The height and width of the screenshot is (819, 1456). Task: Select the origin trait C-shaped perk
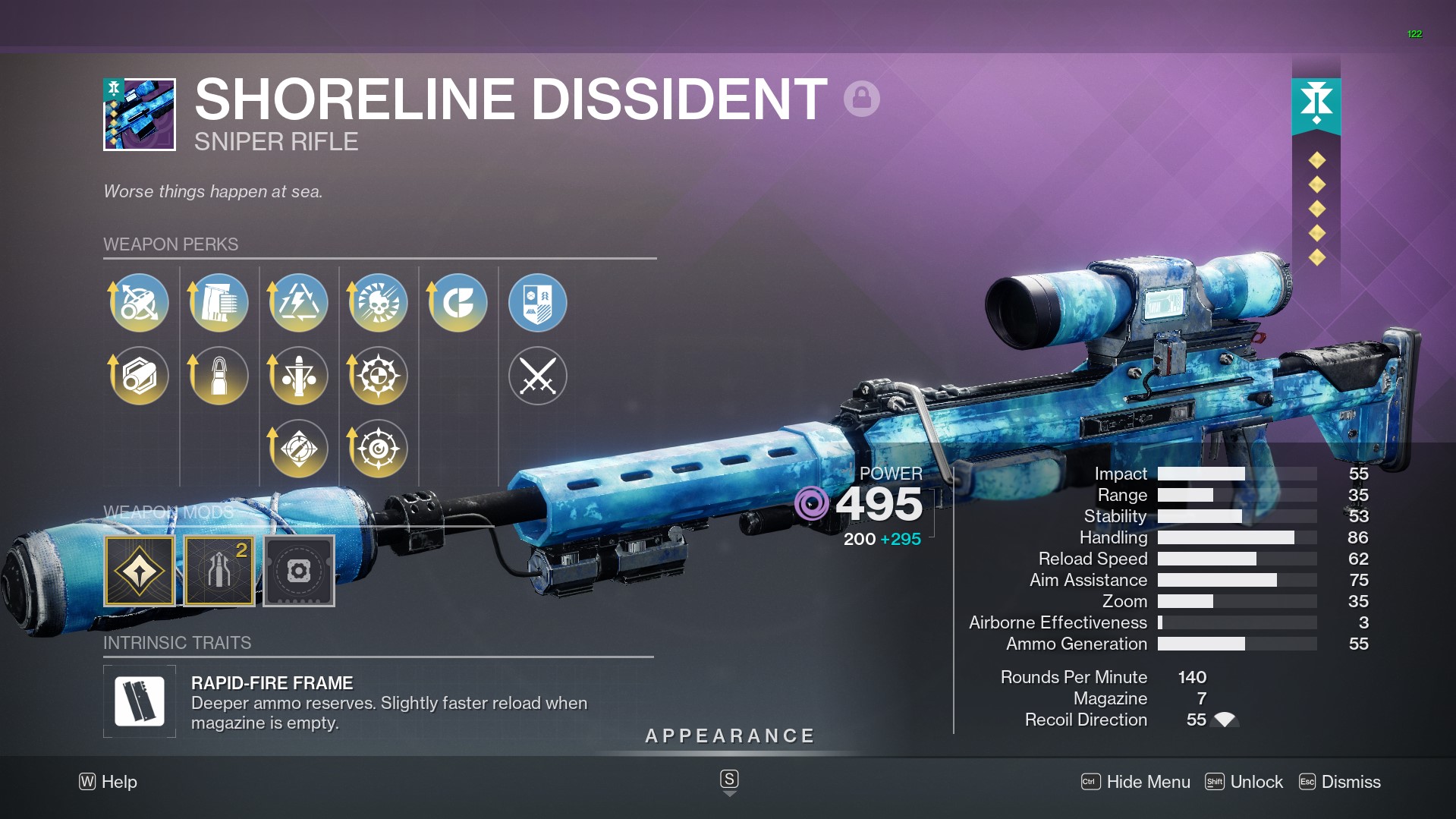[x=458, y=303]
